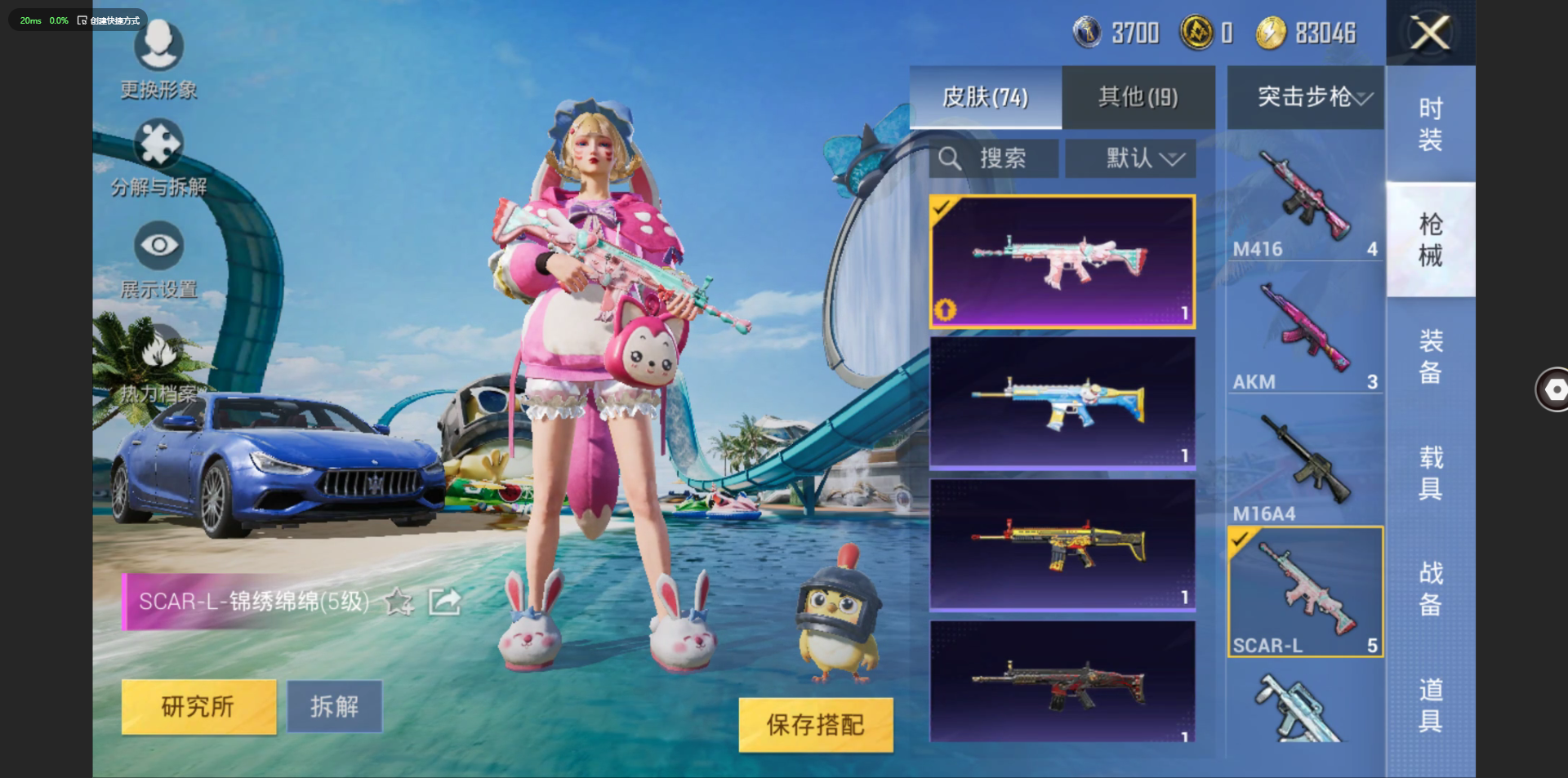Open the 其他(19) tab
The width and height of the screenshot is (1568, 778).
(1138, 97)
